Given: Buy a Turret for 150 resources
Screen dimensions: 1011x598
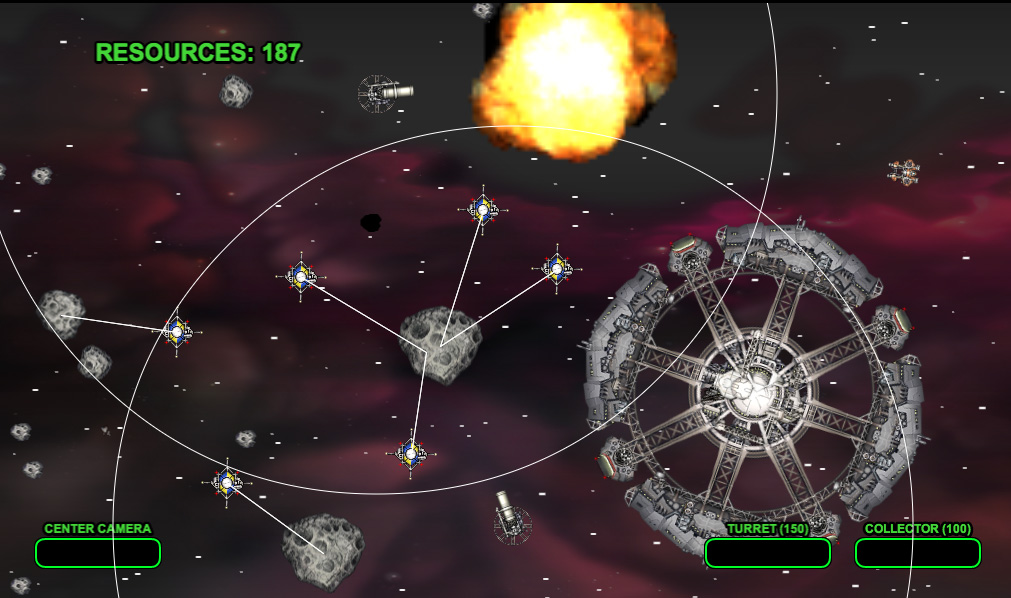Looking at the screenshot, I should point(767,552).
